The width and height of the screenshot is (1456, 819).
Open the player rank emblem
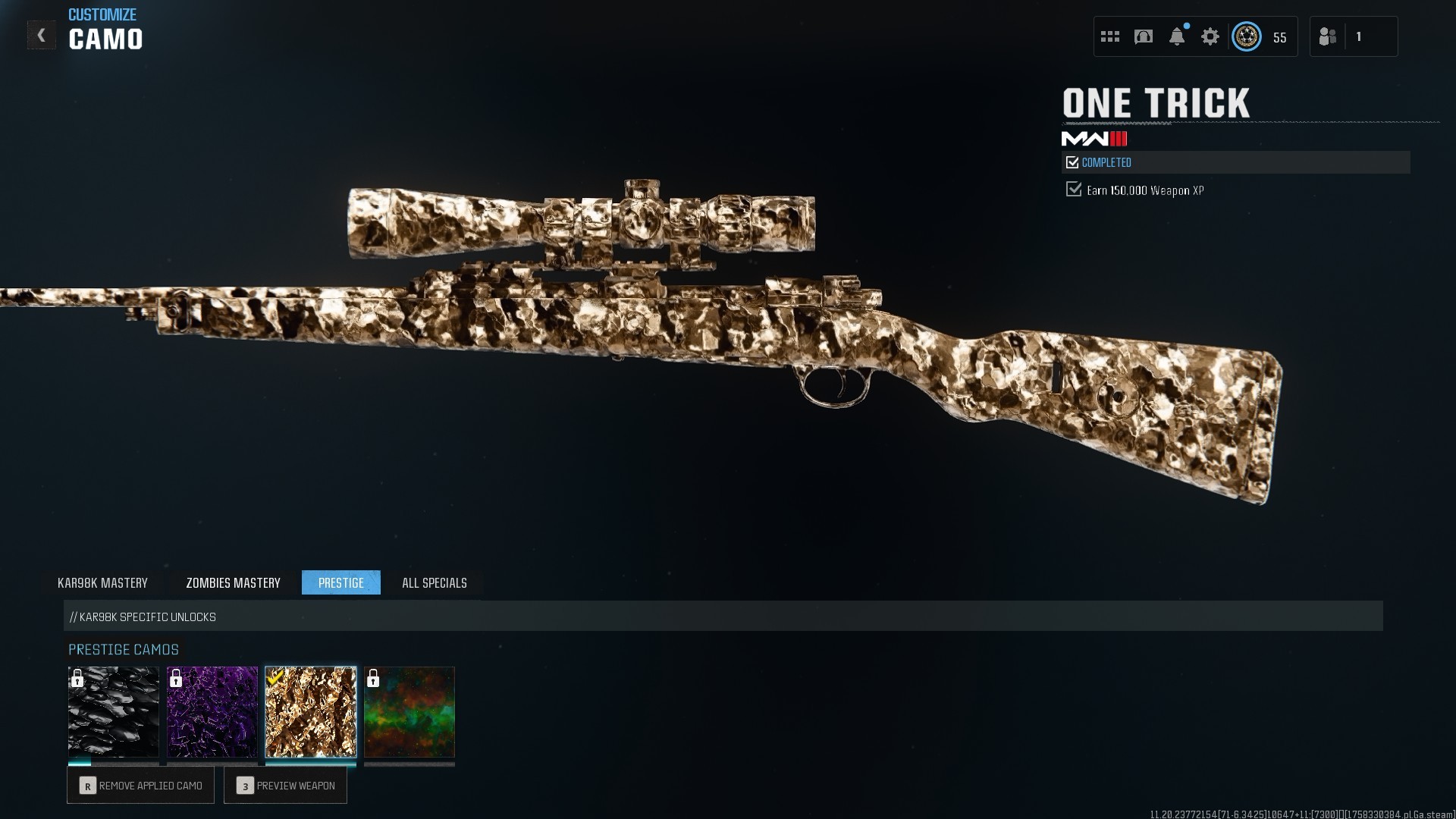1247,36
